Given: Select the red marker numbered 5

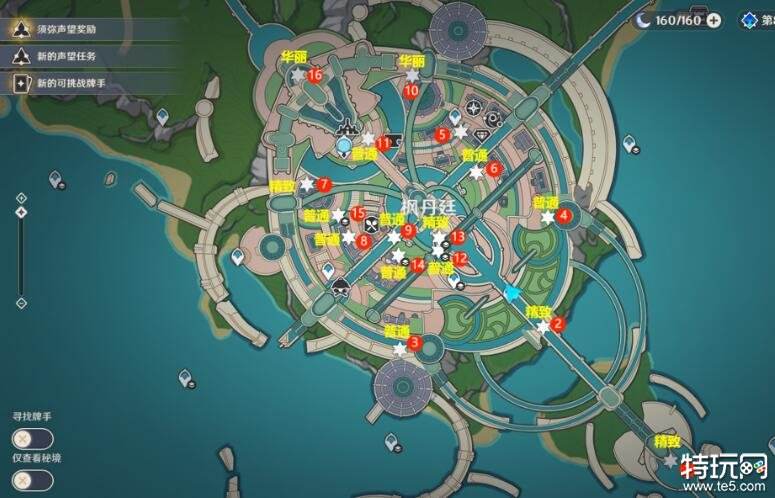Looking at the screenshot, I should (443, 134).
